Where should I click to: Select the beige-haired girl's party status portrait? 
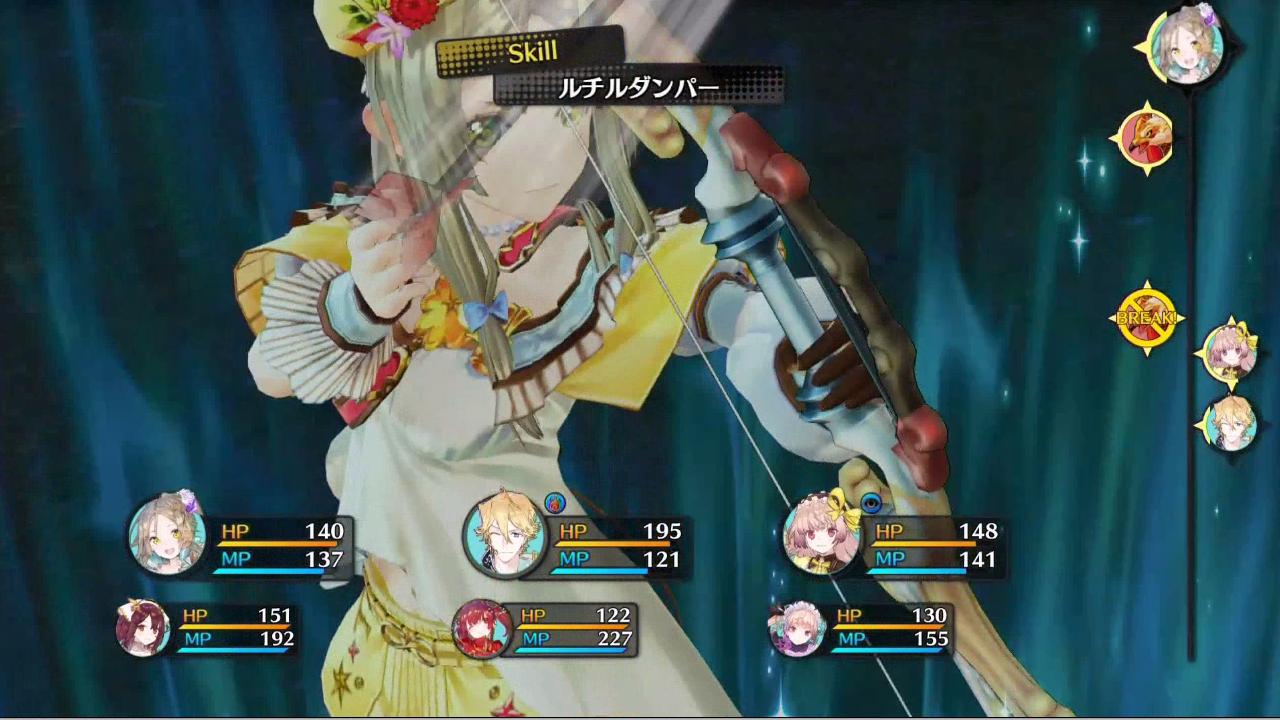click(x=167, y=535)
